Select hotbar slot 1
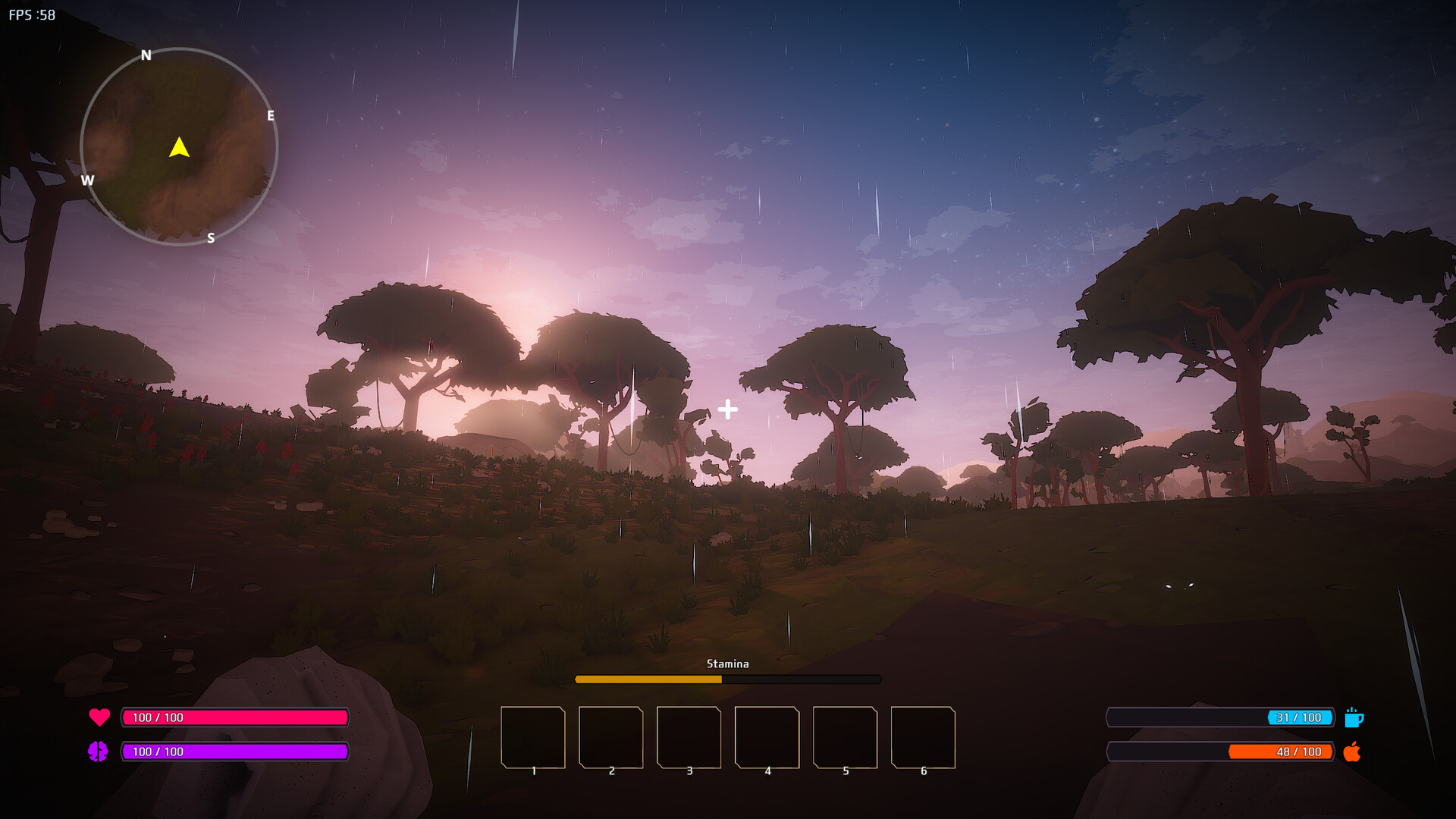 tap(532, 736)
